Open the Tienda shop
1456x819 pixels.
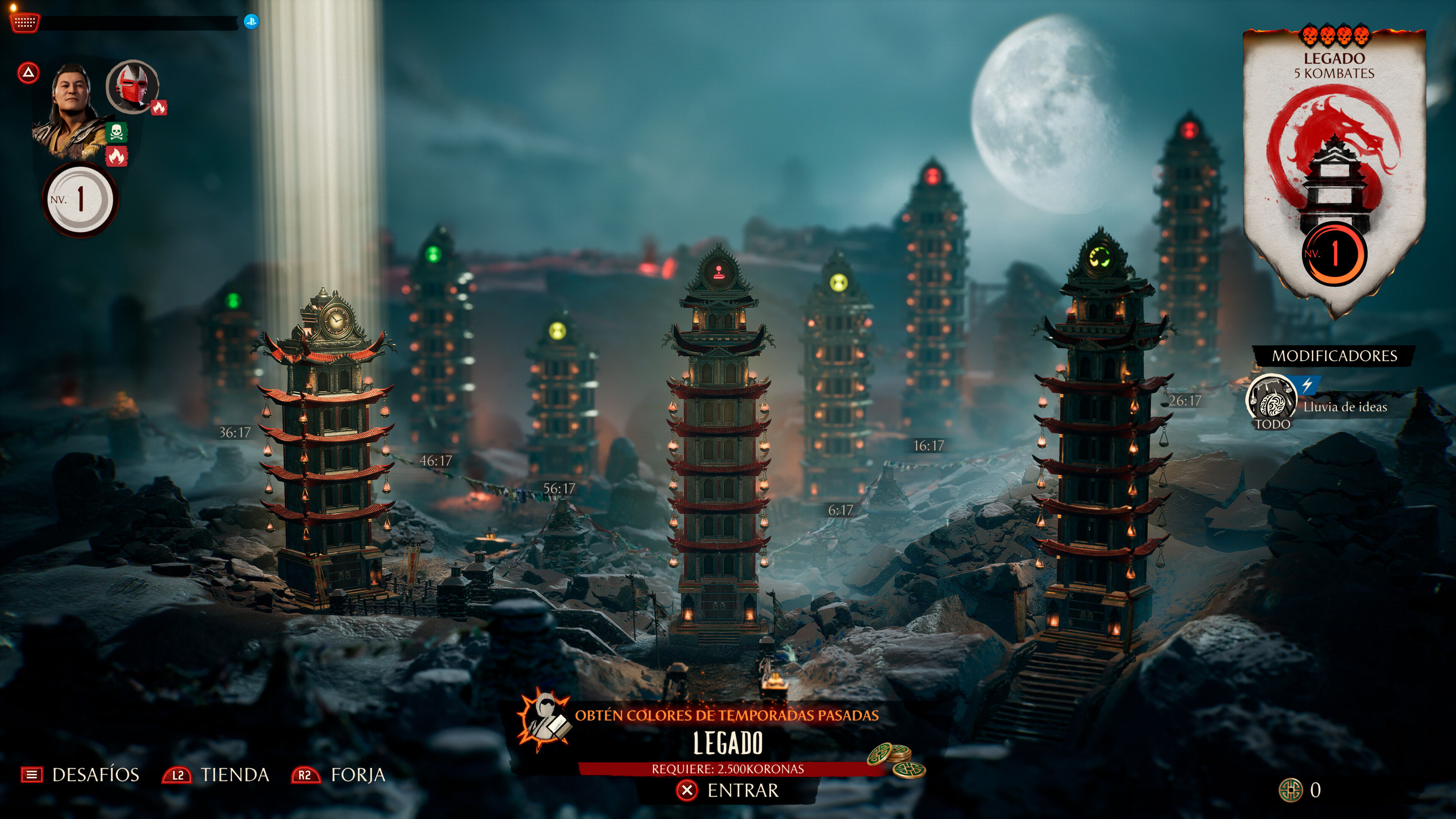(x=216, y=774)
